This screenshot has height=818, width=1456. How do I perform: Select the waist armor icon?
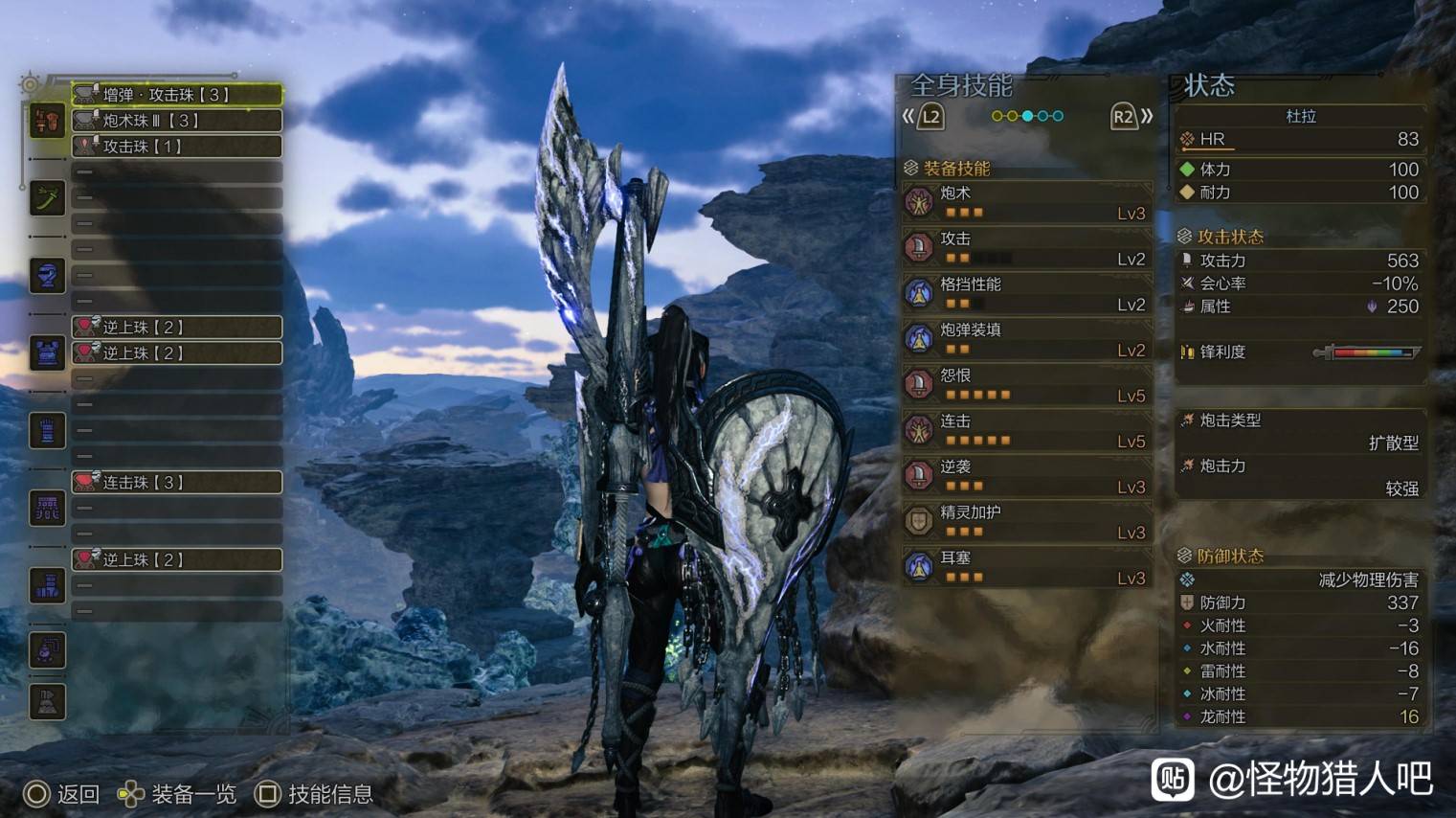pos(47,508)
